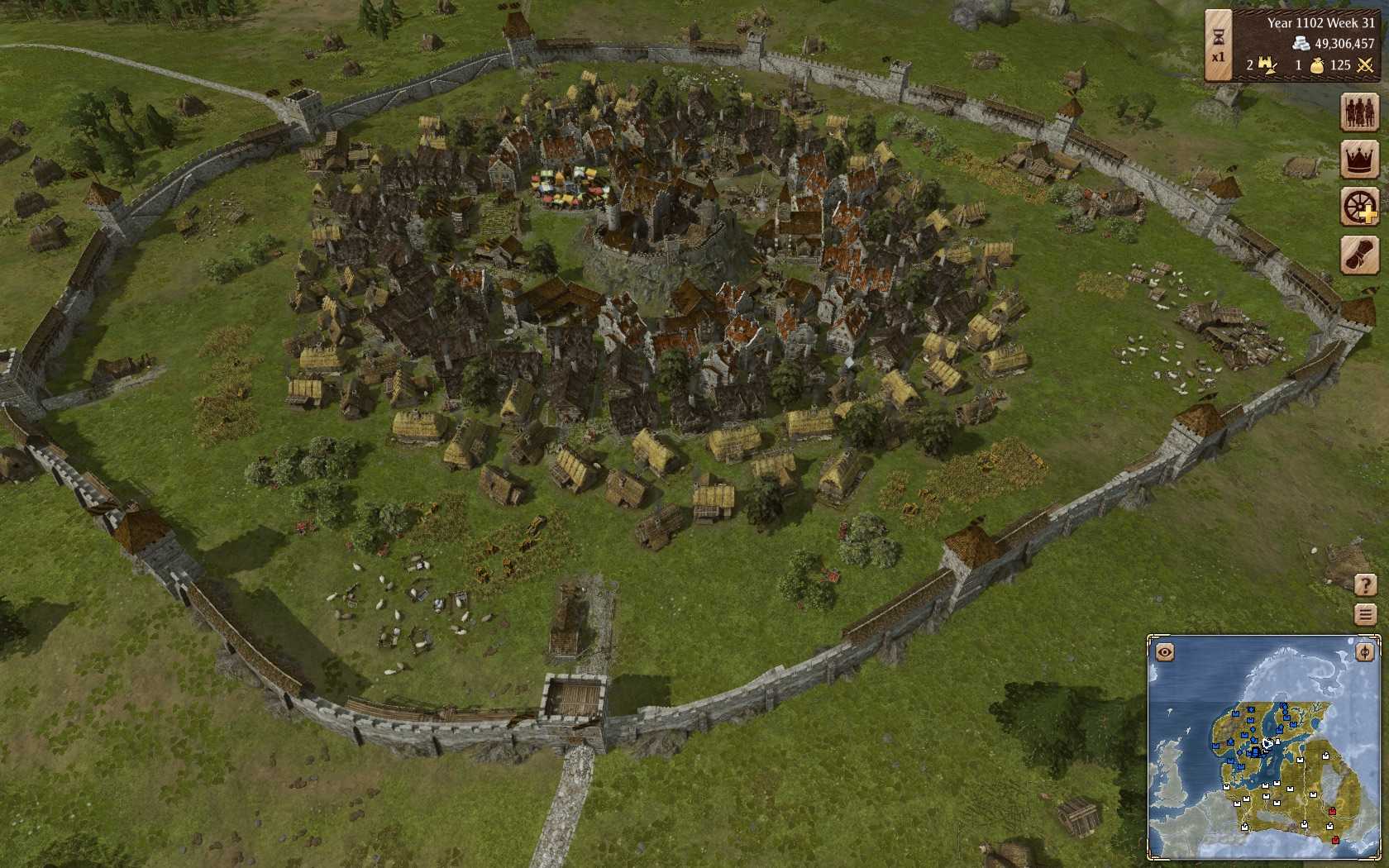Screen dimensions: 1389x868
Task: Click the minimap rotate button
Action: click(1364, 653)
